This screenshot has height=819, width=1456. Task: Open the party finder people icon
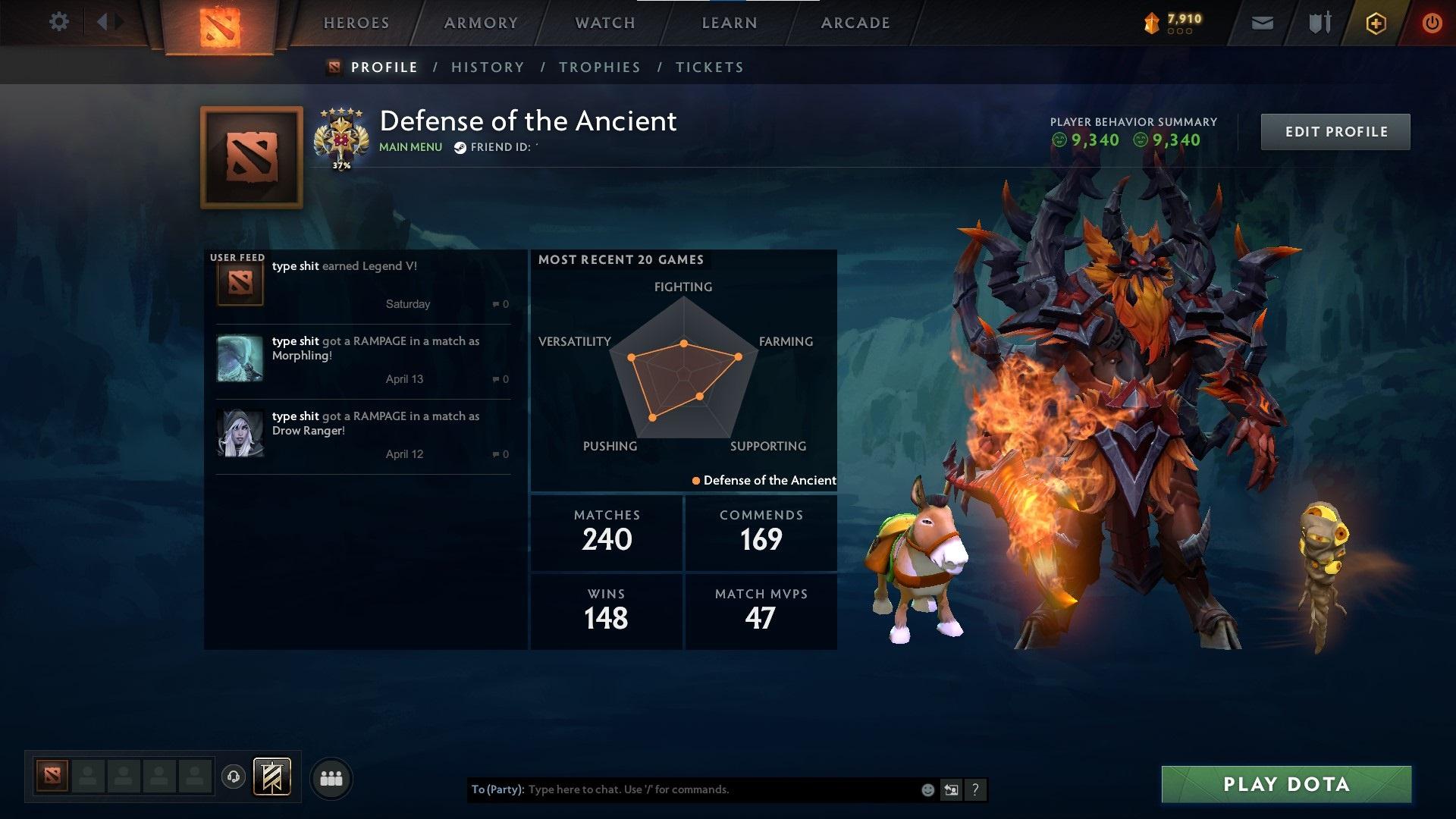click(330, 777)
